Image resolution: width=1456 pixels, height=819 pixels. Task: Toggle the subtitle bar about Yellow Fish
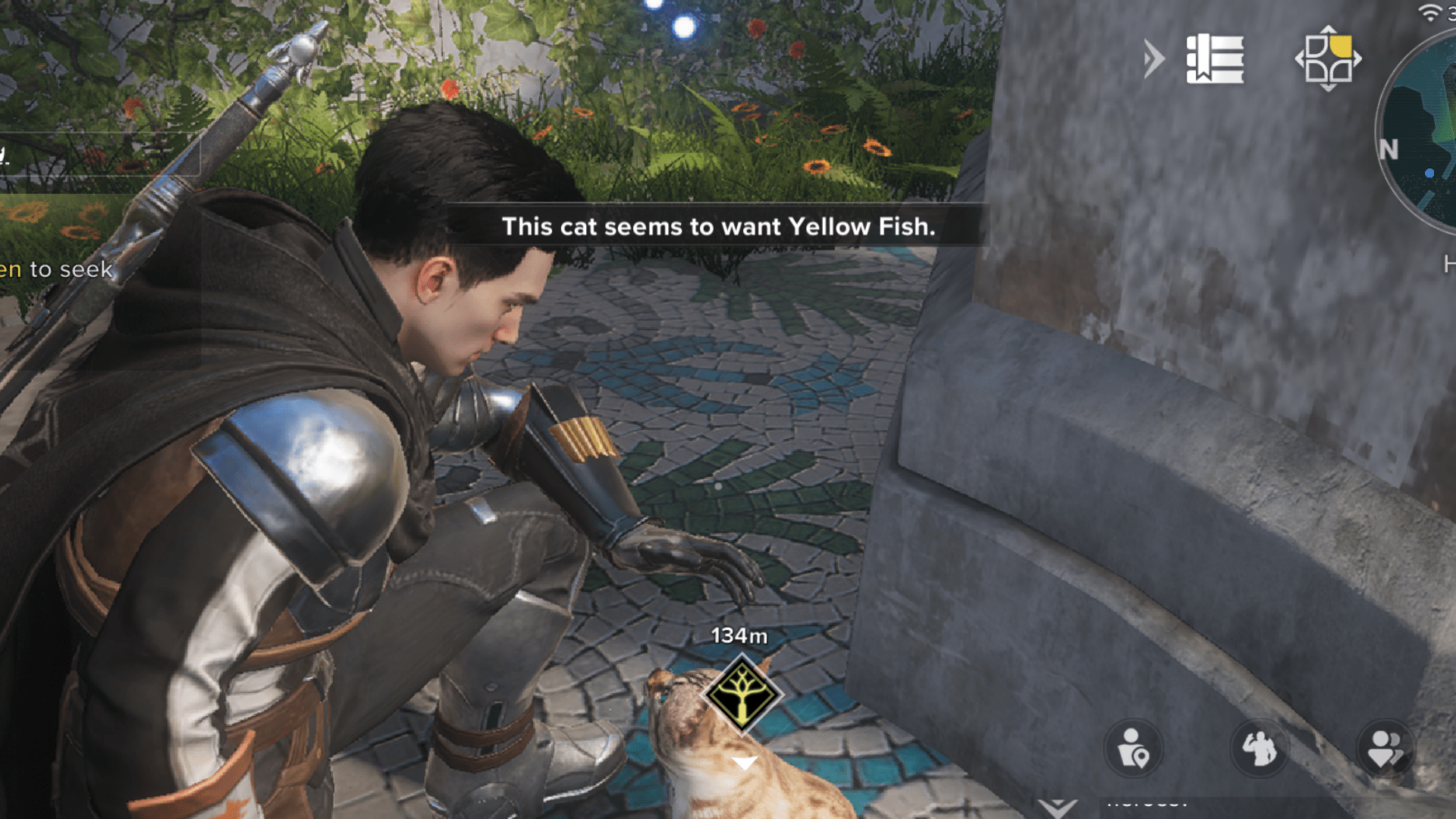pyautogui.click(x=720, y=227)
